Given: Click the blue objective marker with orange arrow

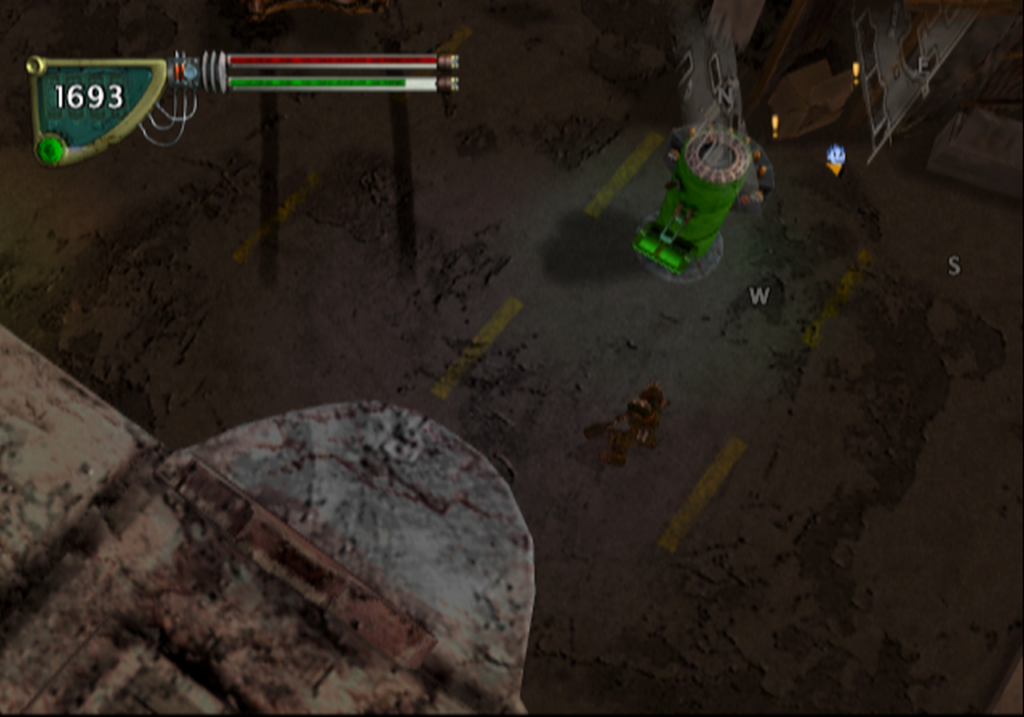Looking at the screenshot, I should [x=835, y=159].
